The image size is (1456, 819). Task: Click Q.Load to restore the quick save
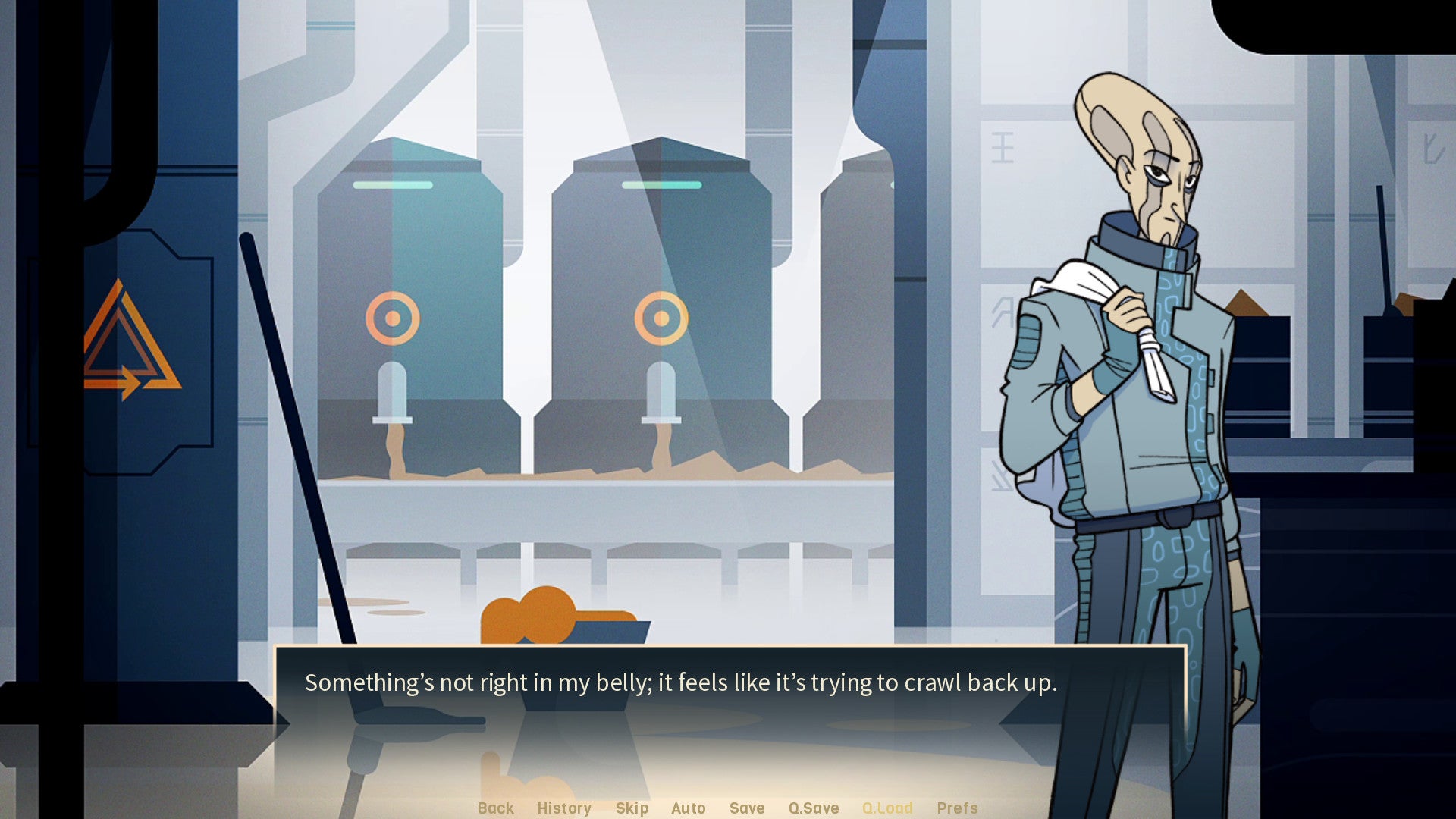click(887, 808)
